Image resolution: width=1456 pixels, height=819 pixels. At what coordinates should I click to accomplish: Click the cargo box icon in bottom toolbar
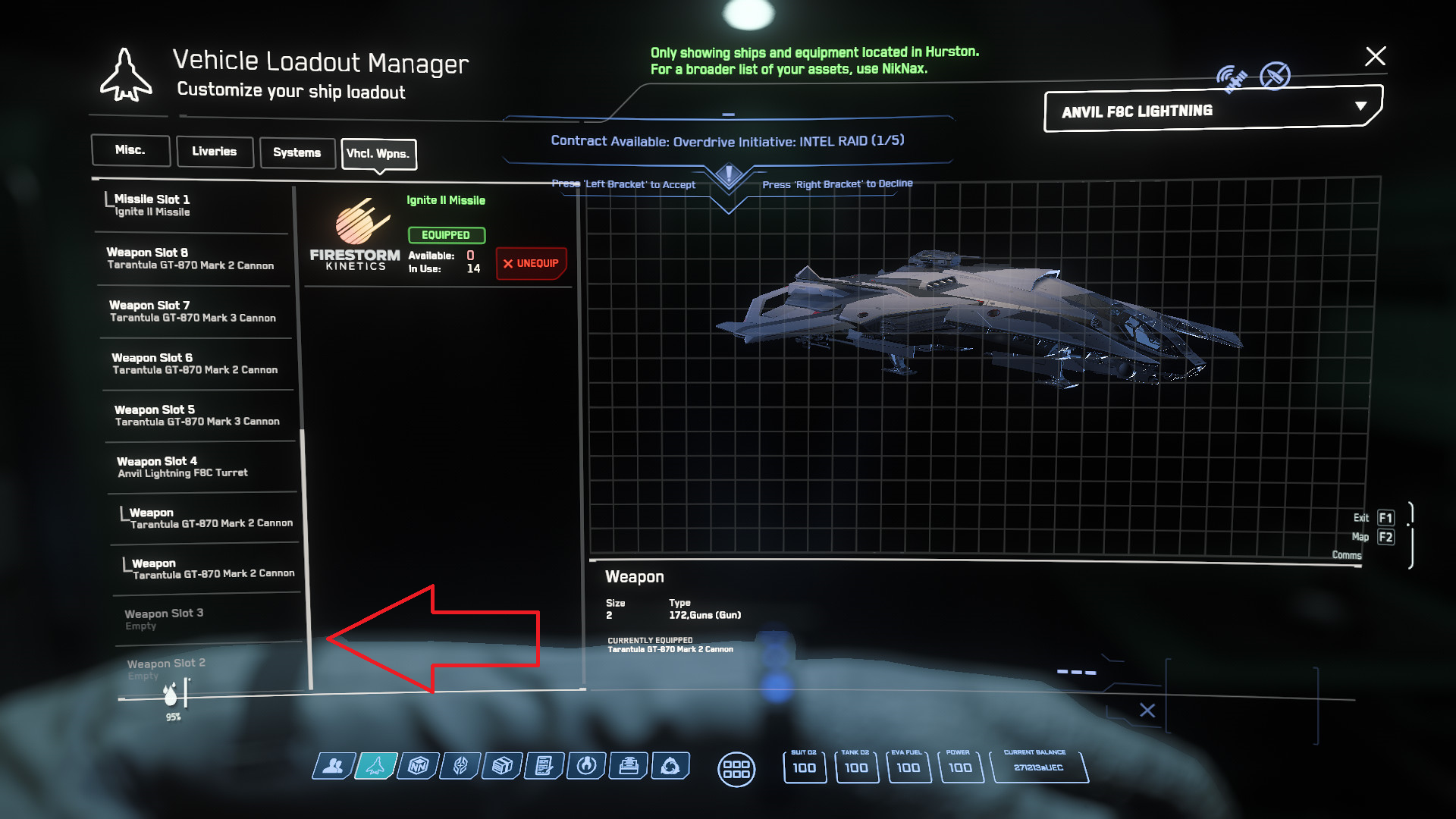tap(502, 766)
